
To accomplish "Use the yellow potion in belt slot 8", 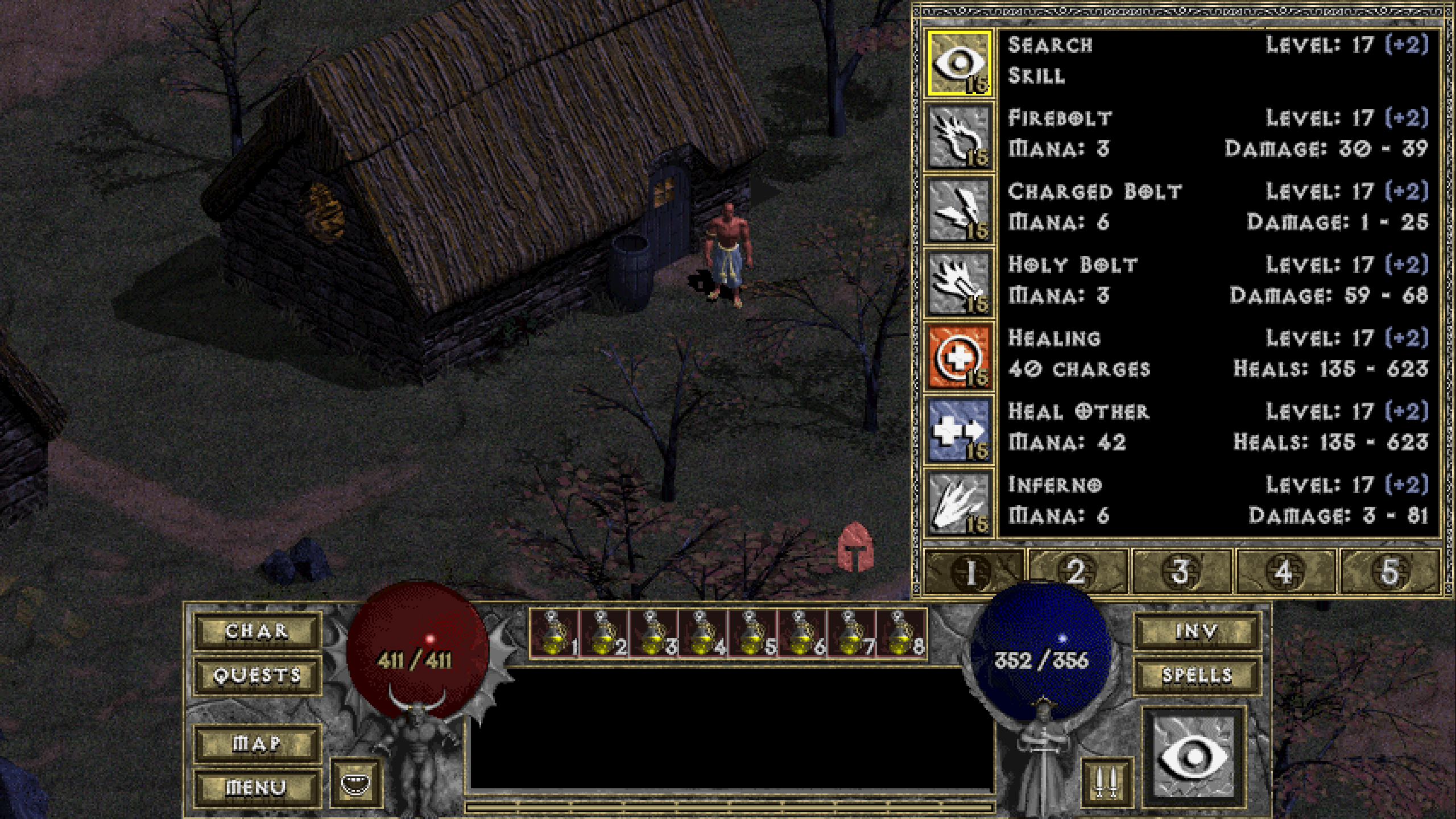I will point(902,634).
